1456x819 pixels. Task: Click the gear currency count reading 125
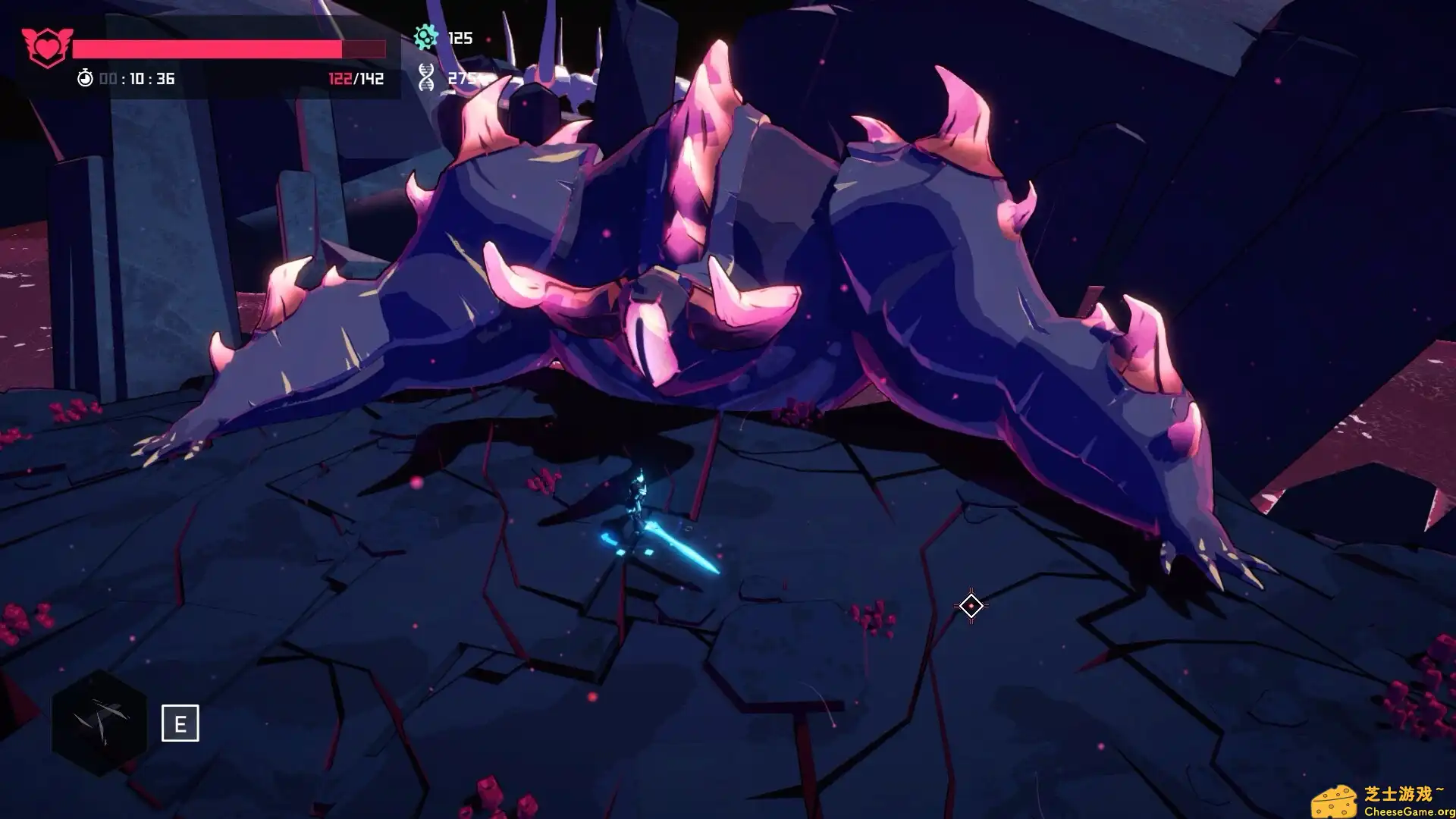tap(460, 36)
